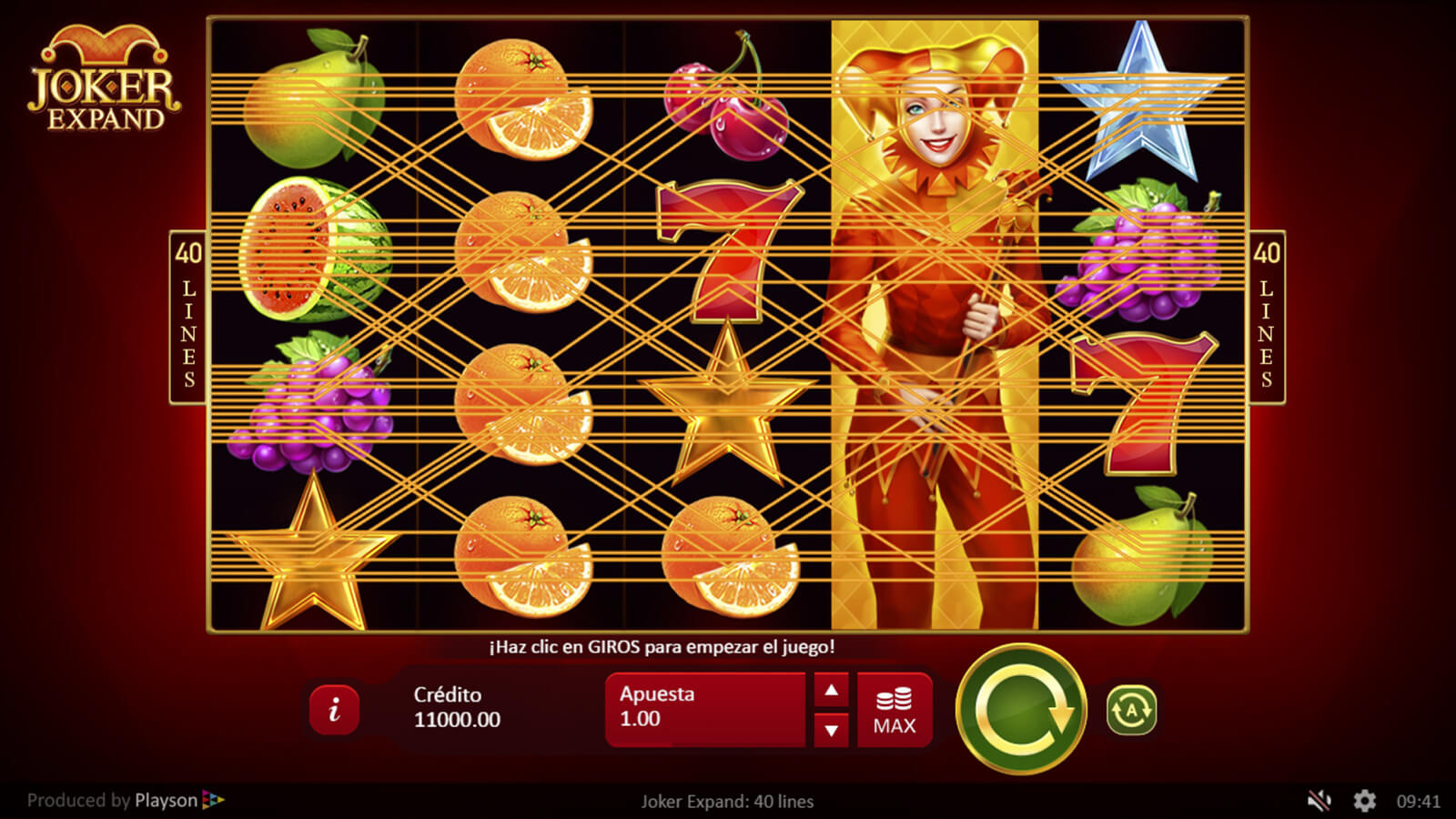
Task: Toggle the muted sound icon
Action: click(x=1319, y=801)
